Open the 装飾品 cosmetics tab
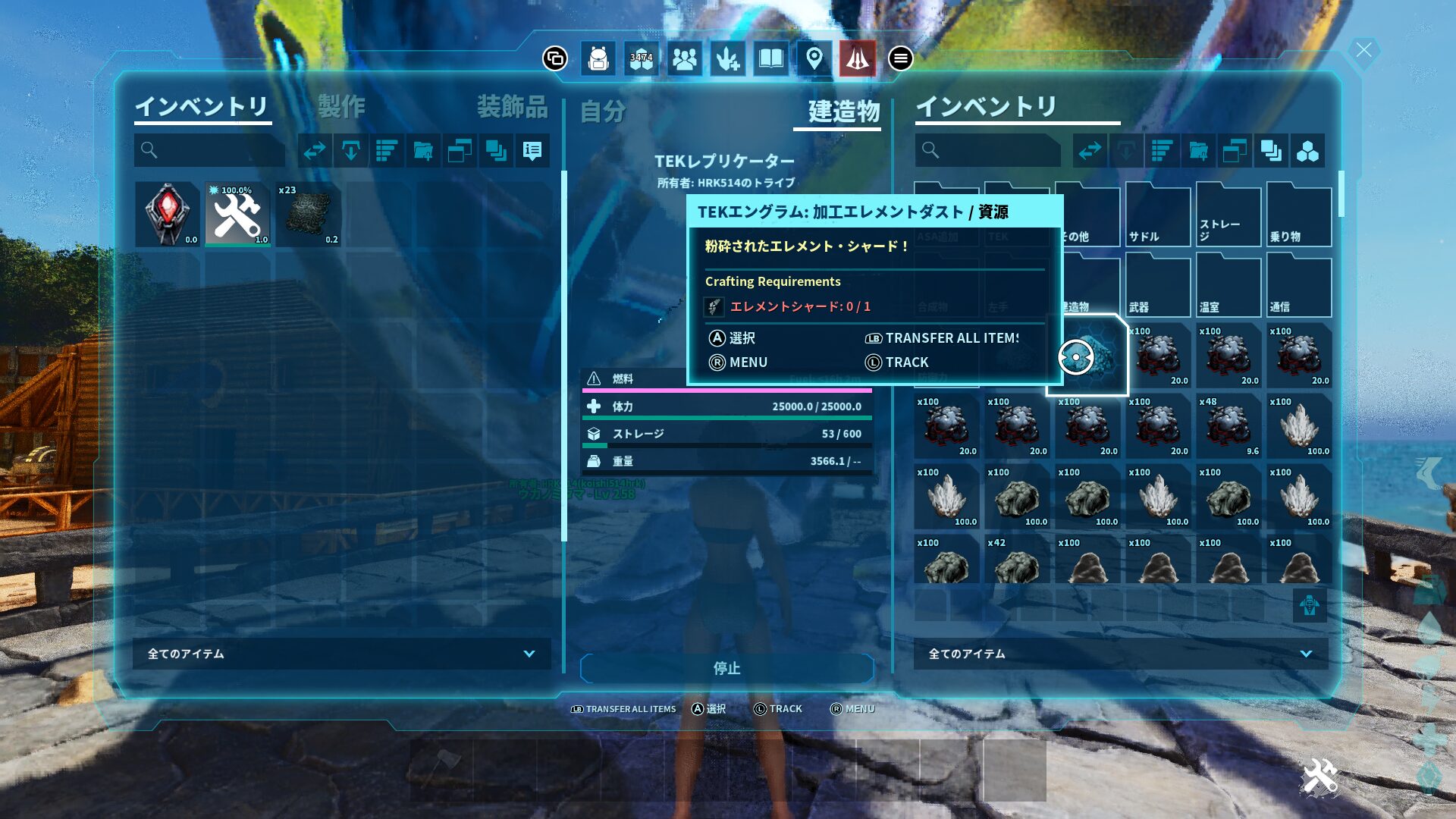 512,107
